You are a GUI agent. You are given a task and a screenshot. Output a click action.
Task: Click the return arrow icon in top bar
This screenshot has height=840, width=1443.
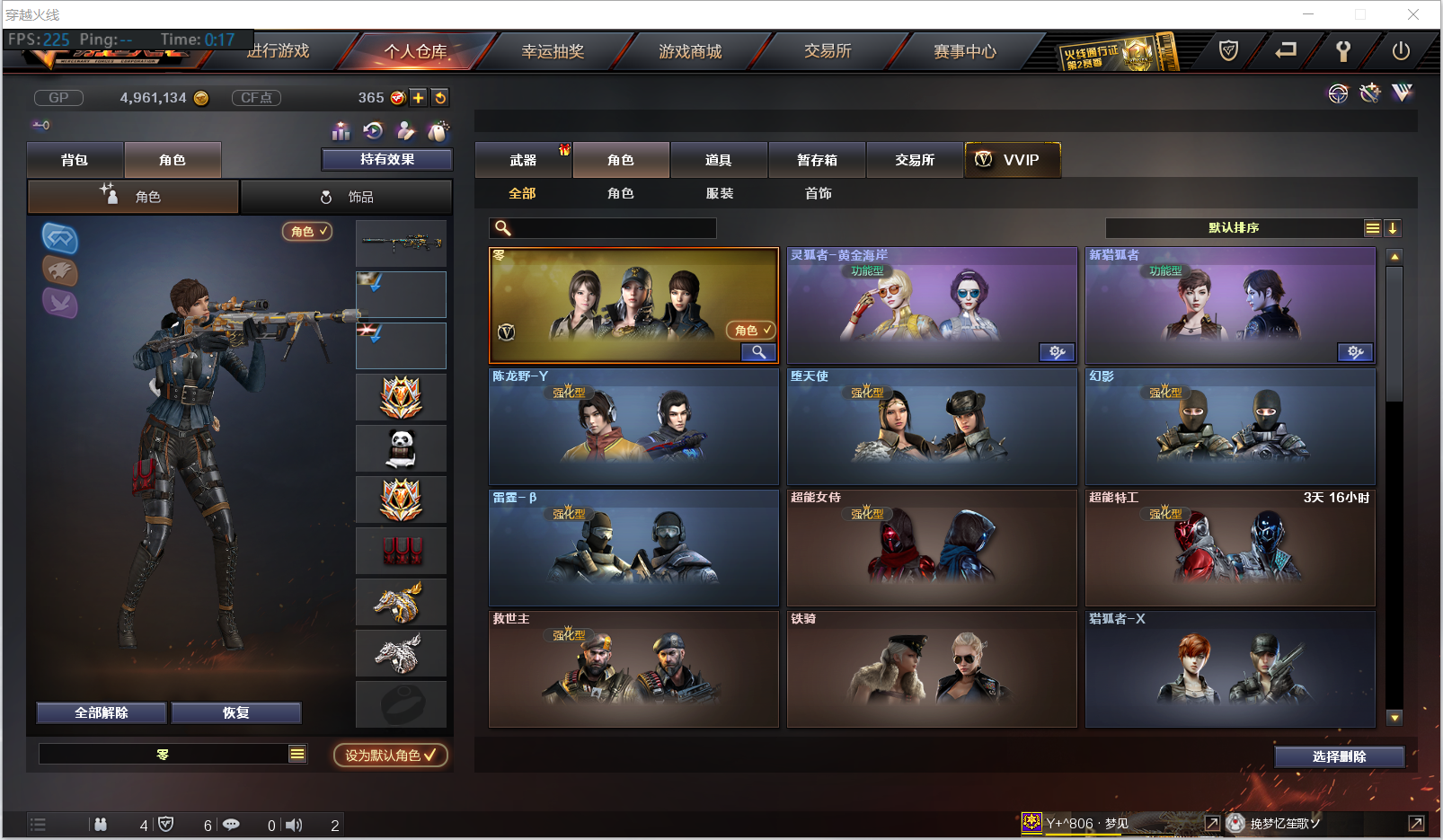tap(1287, 52)
